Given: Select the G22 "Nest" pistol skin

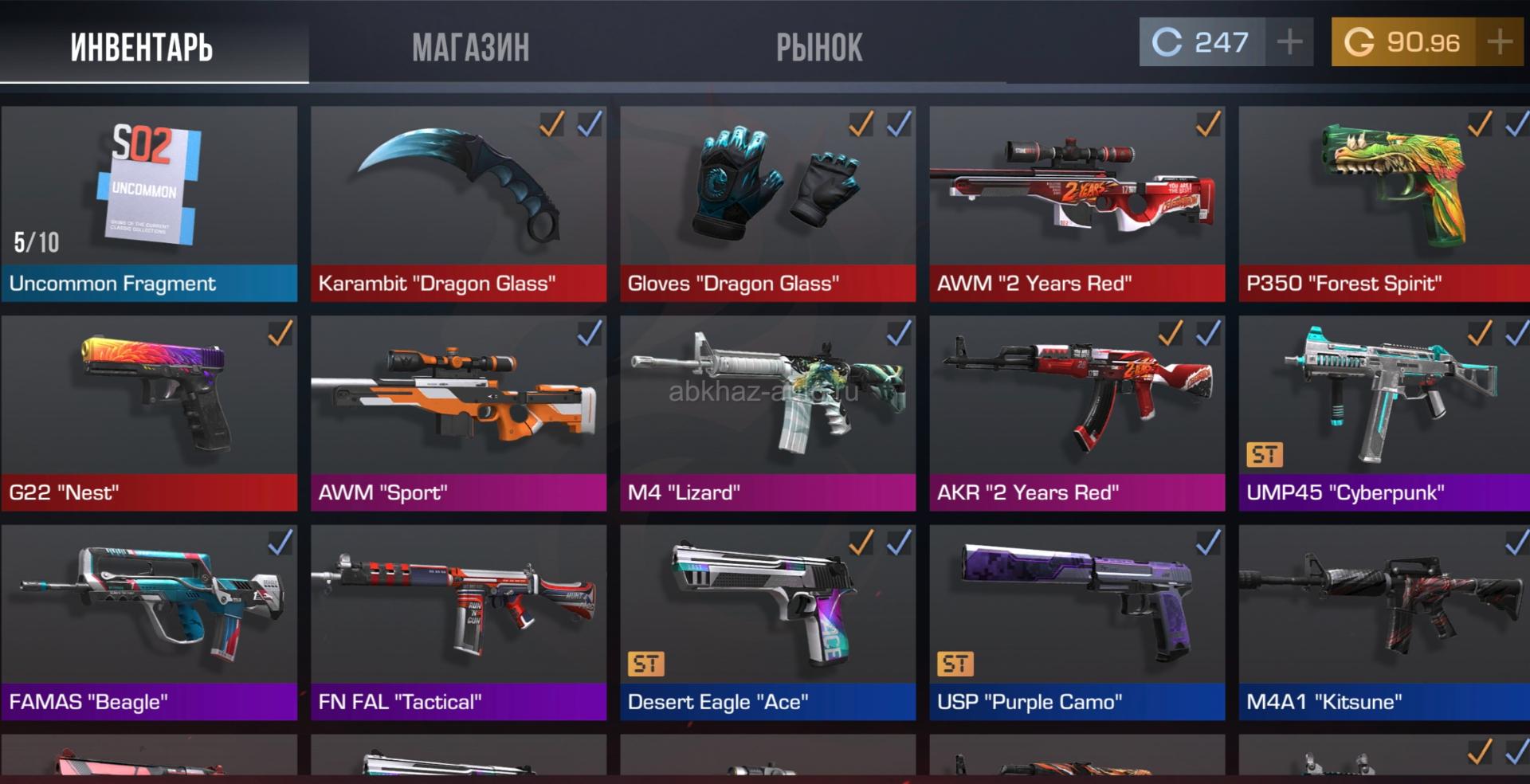Looking at the screenshot, I should (x=149, y=413).
